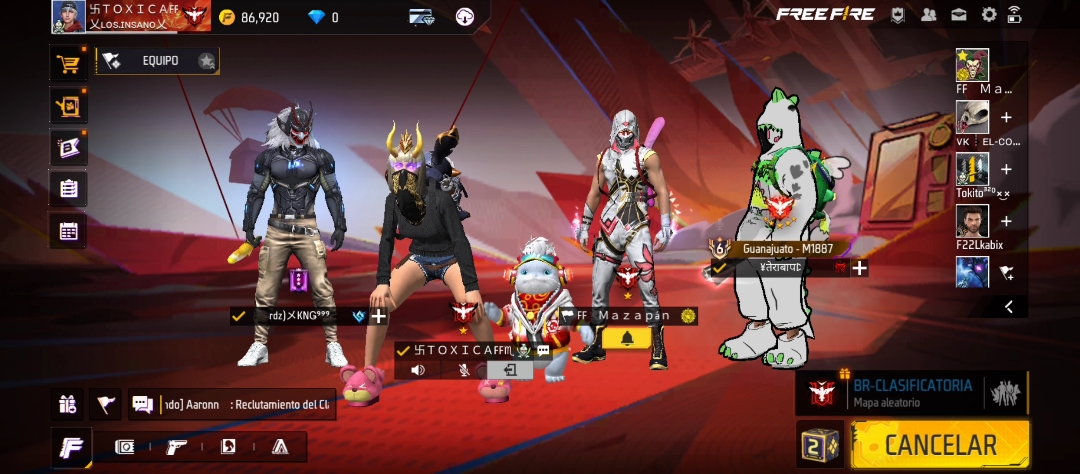The height and width of the screenshot is (474, 1080).
Task: Open the chat message box
Action: click(x=232, y=404)
